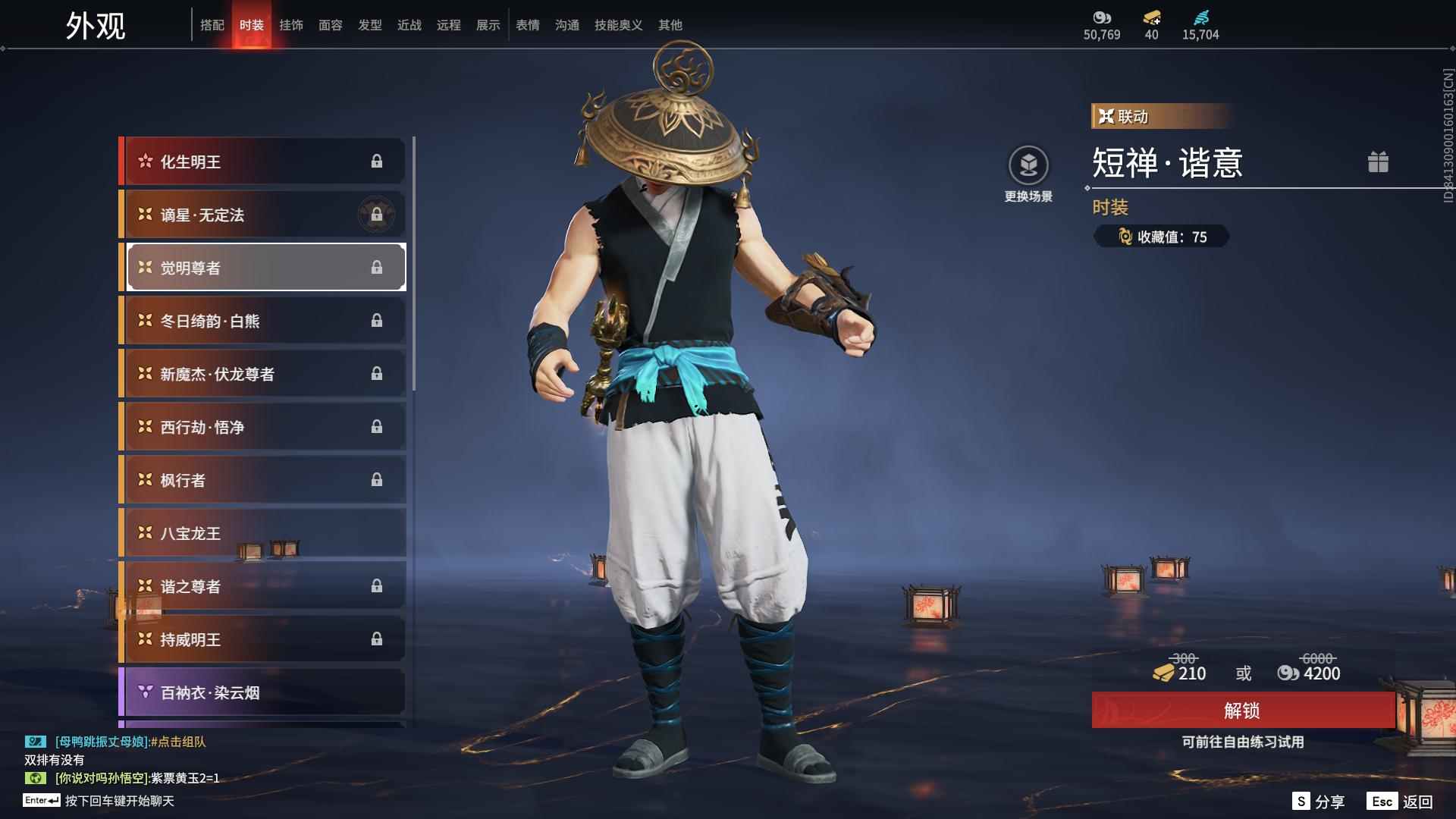The width and height of the screenshot is (1456, 819).
Task: Click the special emblem on 谪星·无定法
Action: click(x=377, y=214)
